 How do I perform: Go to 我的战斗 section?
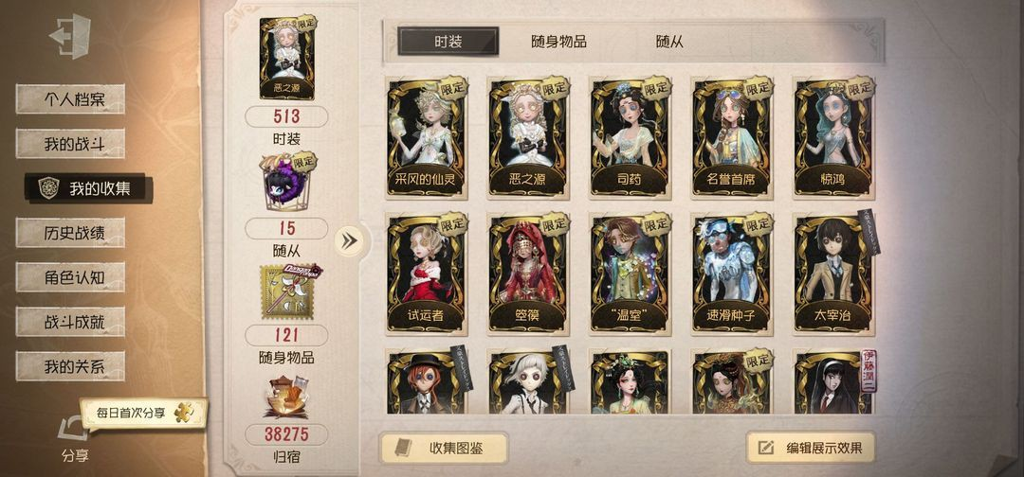[x=70, y=144]
